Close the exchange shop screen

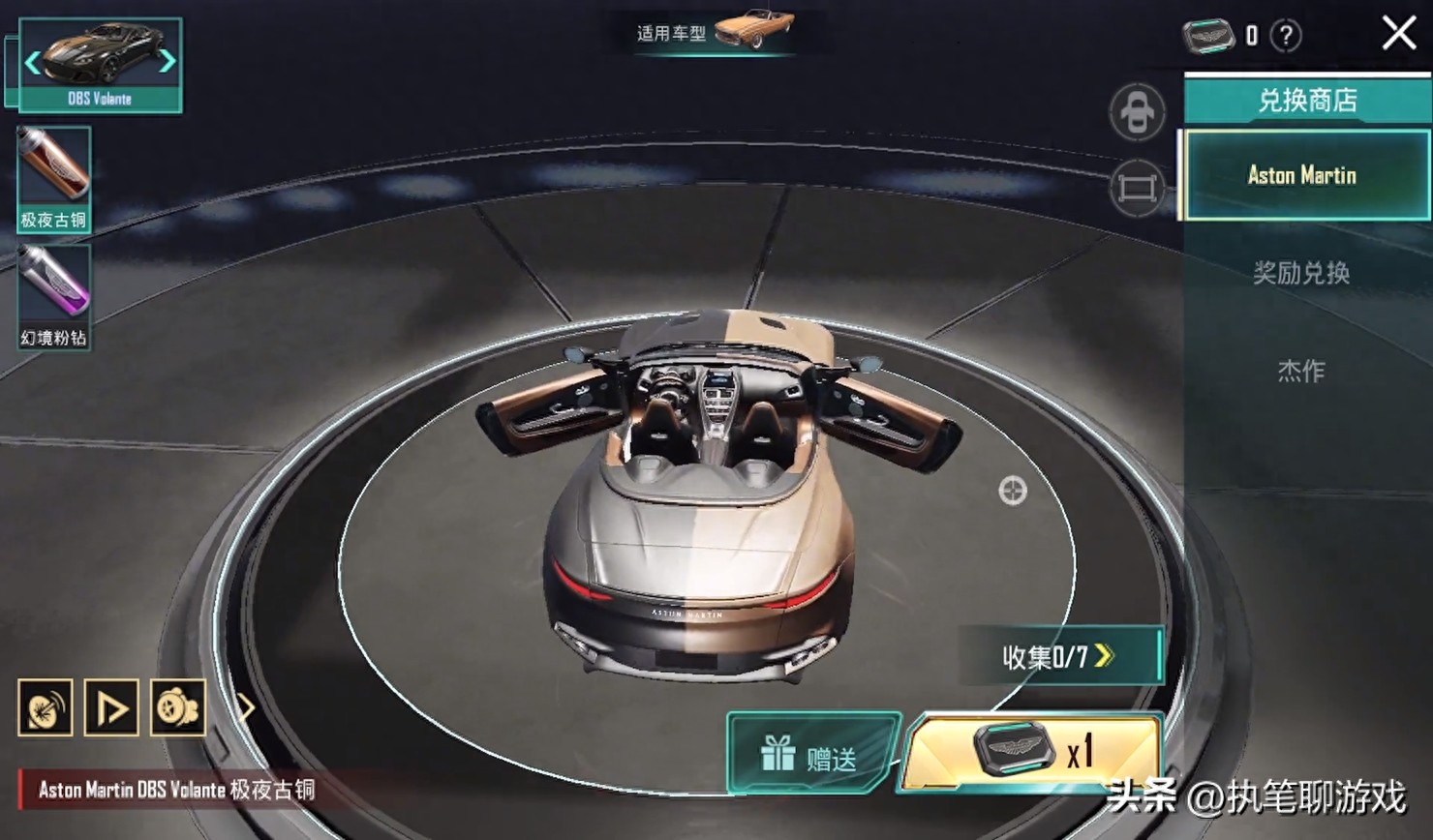pyautogui.click(x=1398, y=34)
